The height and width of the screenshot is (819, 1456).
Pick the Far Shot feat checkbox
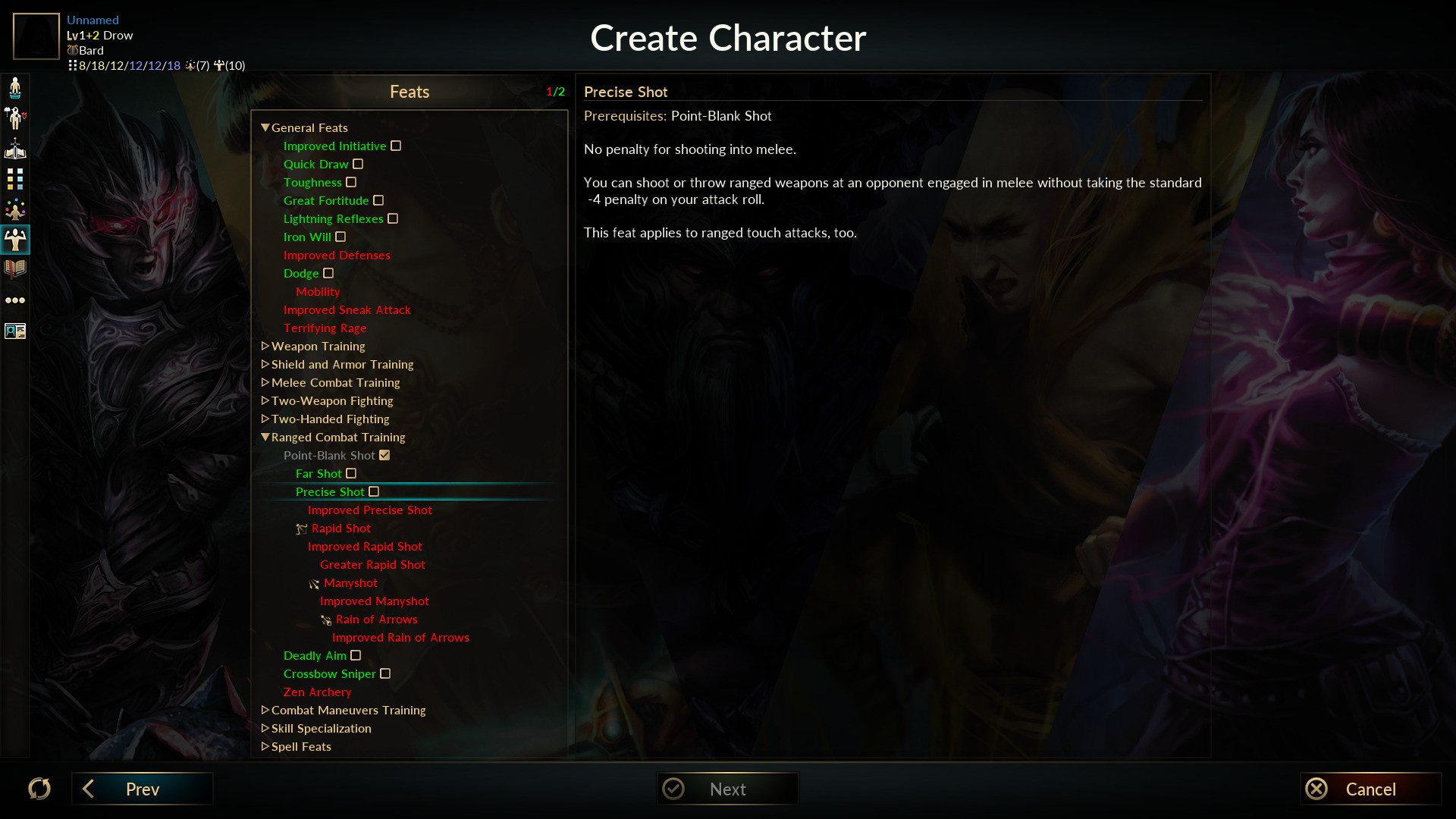click(351, 474)
